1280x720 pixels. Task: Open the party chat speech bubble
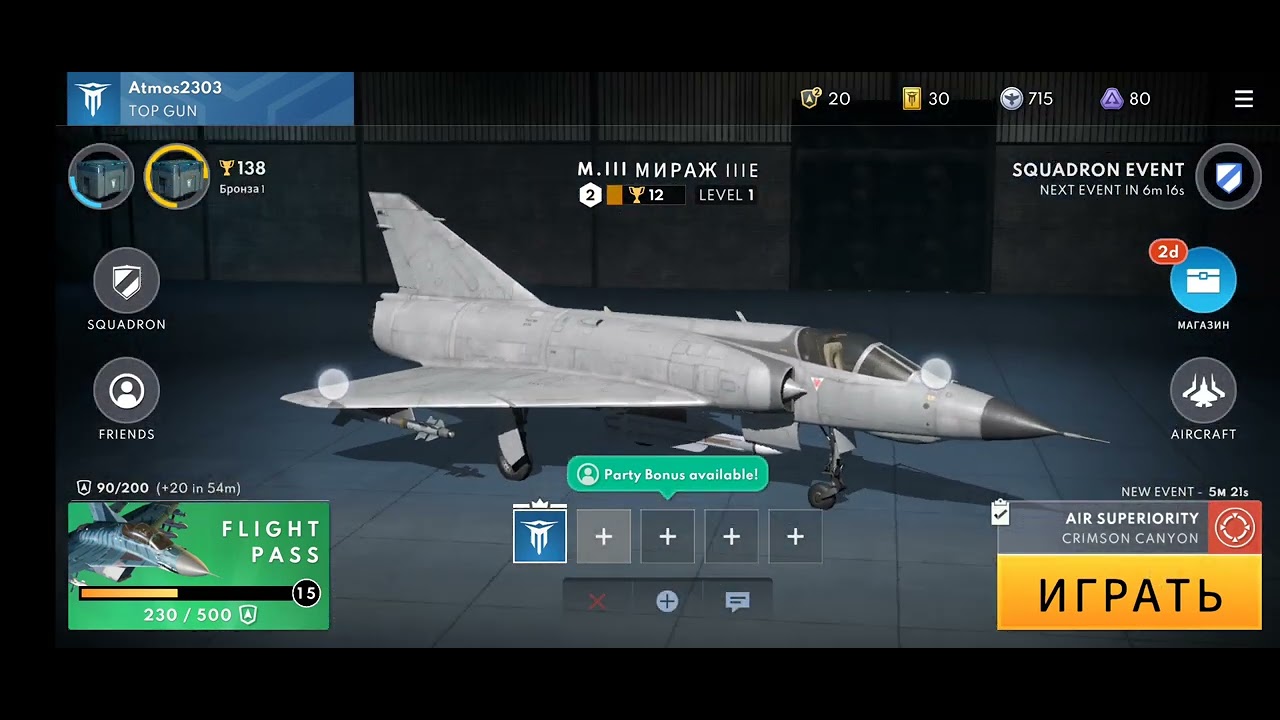(x=737, y=601)
